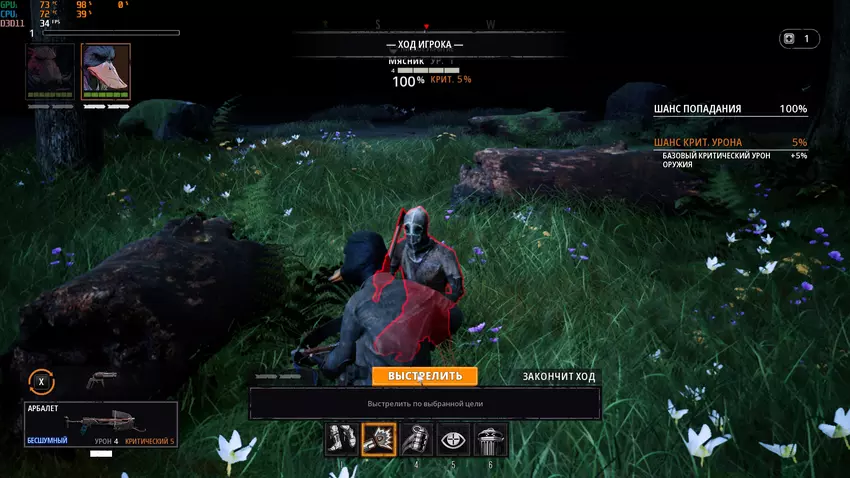The height and width of the screenshot is (478, 850).
Task: Choose the armored legs ability icon
Action: pos(341,439)
